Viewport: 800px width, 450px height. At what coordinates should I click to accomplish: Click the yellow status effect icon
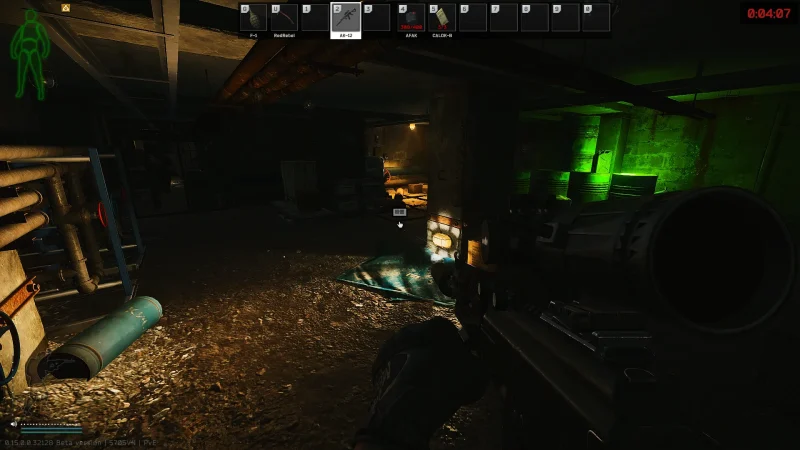66,7
